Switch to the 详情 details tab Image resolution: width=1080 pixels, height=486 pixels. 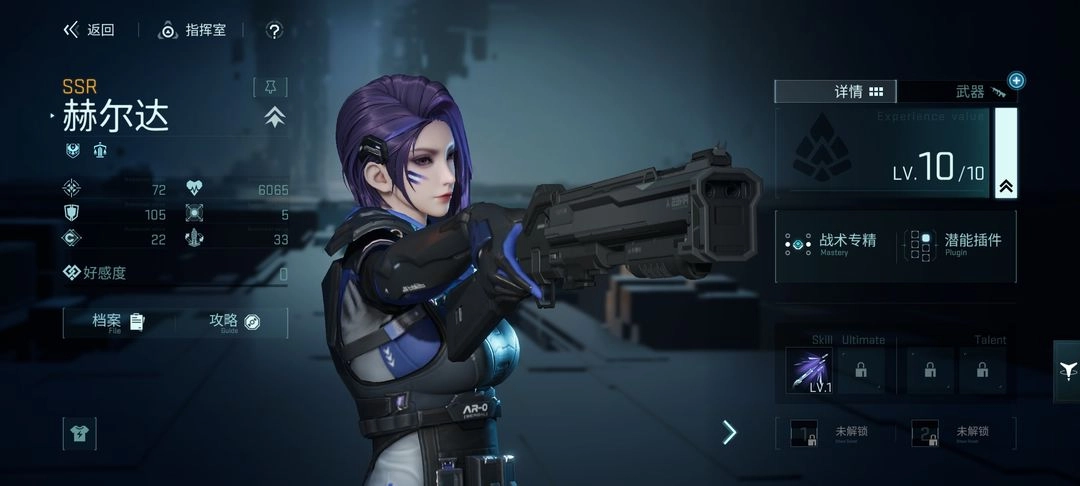coord(837,92)
